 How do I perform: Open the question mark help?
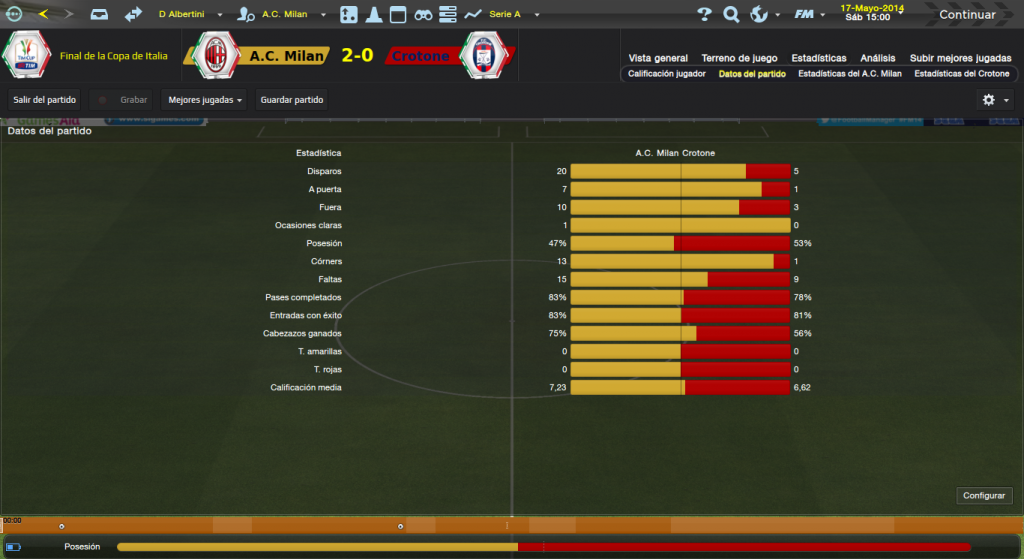(704, 15)
